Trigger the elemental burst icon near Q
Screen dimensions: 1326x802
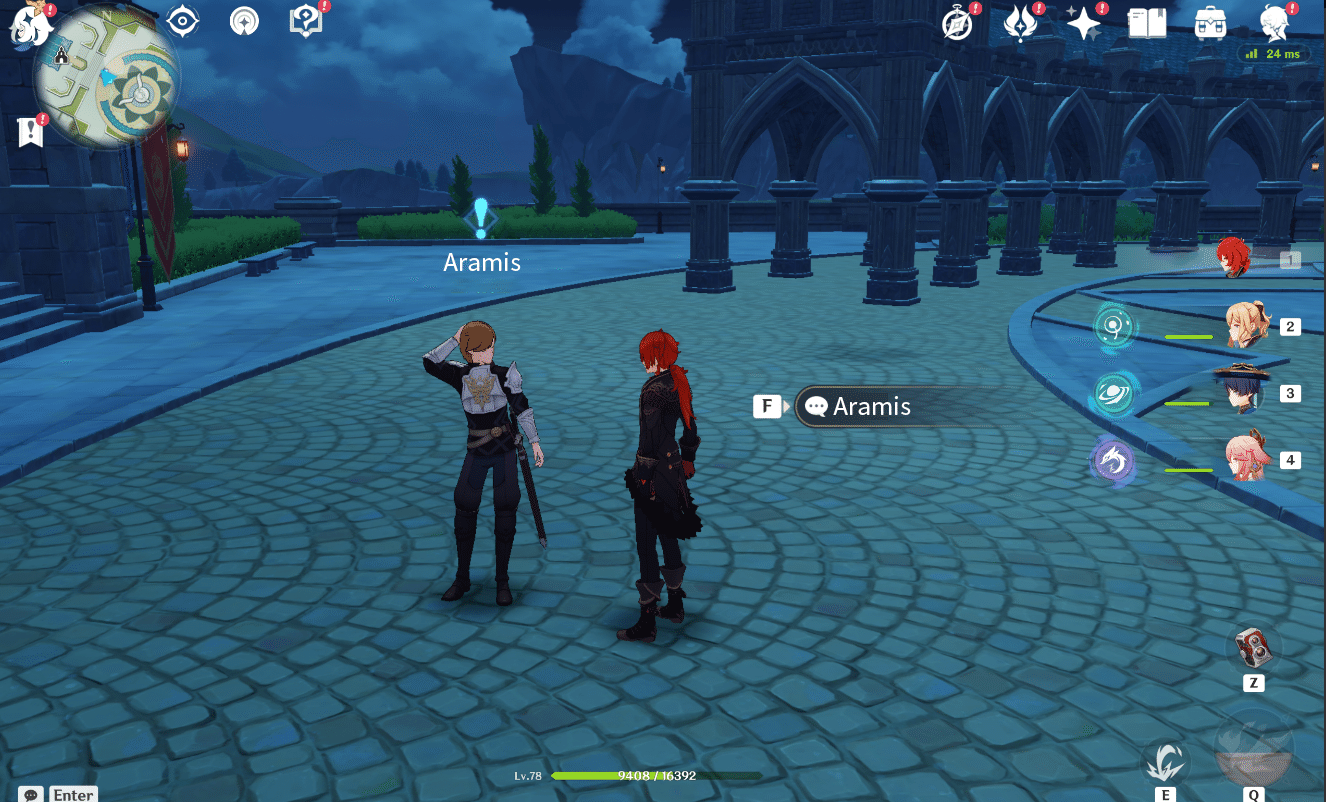pos(1254,745)
